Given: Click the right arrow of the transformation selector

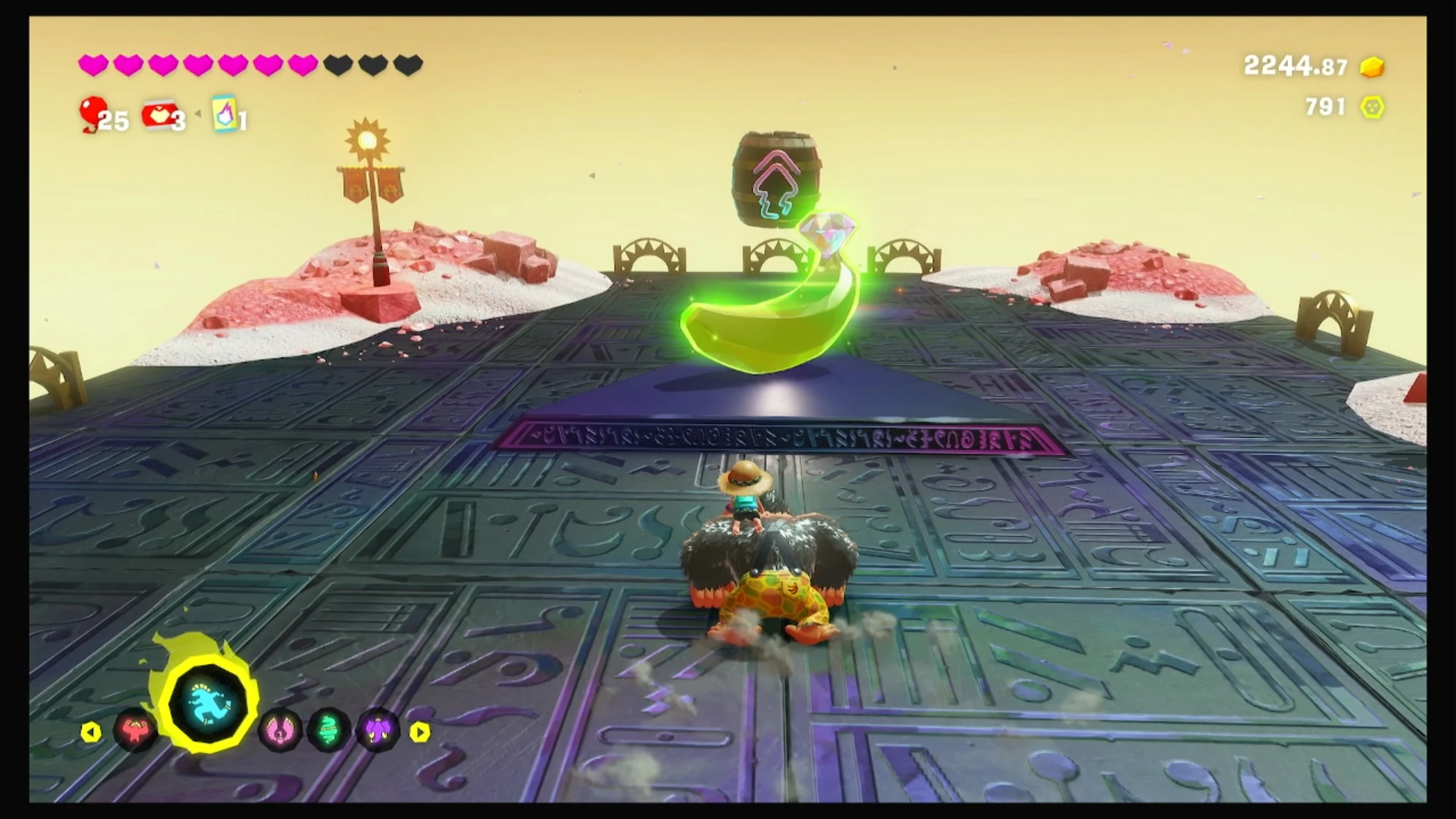Looking at the screenshot, I should coord(420,732).
